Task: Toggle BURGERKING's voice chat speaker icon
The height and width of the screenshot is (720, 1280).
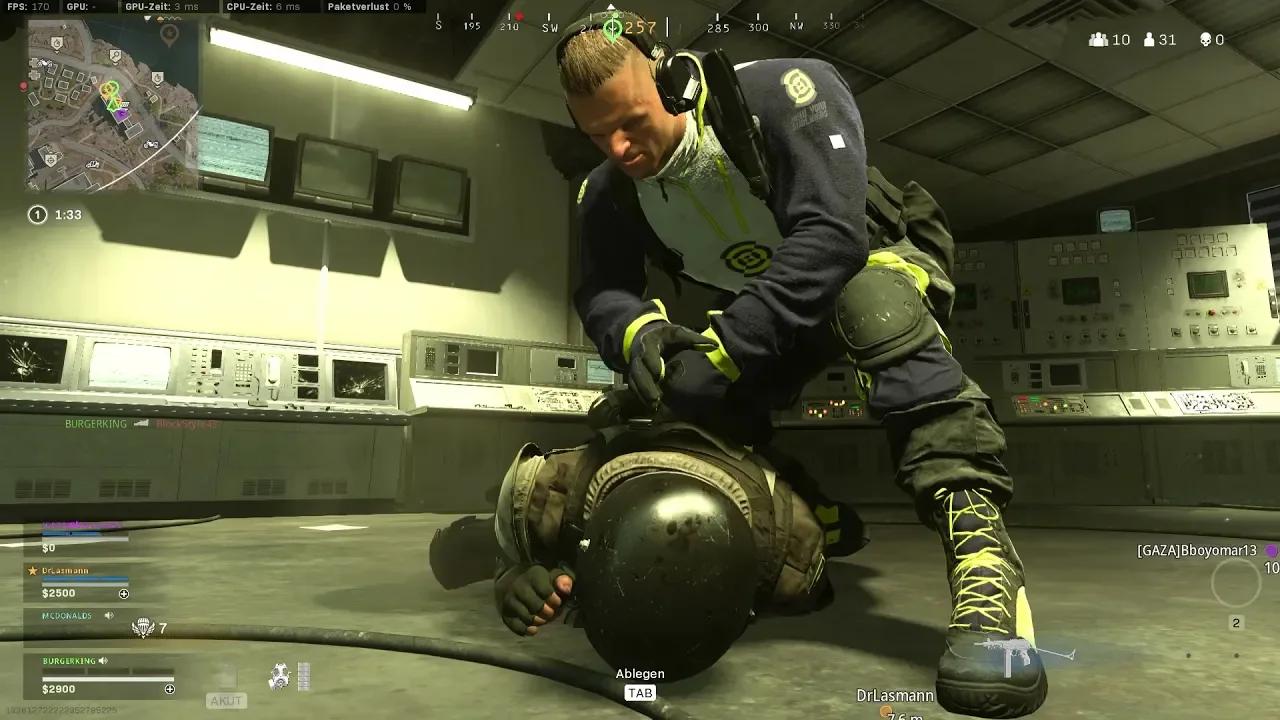Action: click(103, 661)
